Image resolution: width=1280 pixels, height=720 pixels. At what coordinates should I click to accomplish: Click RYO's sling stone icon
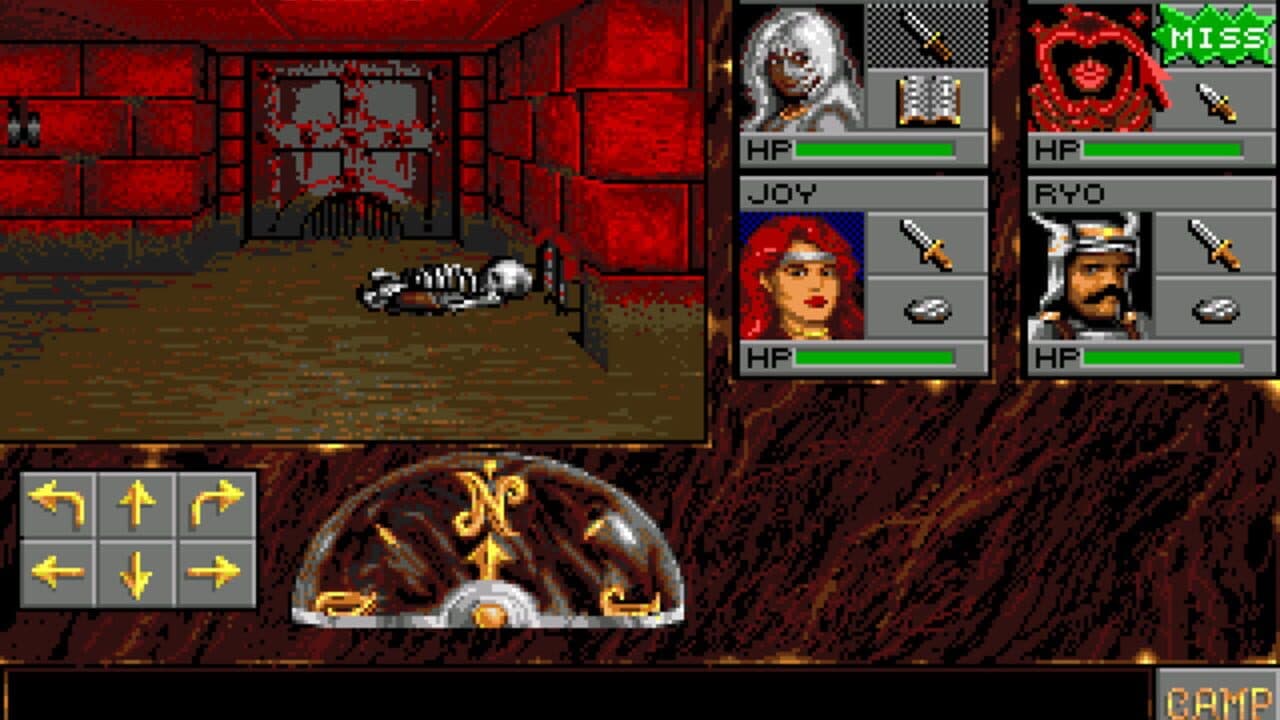pos(1215,310)
